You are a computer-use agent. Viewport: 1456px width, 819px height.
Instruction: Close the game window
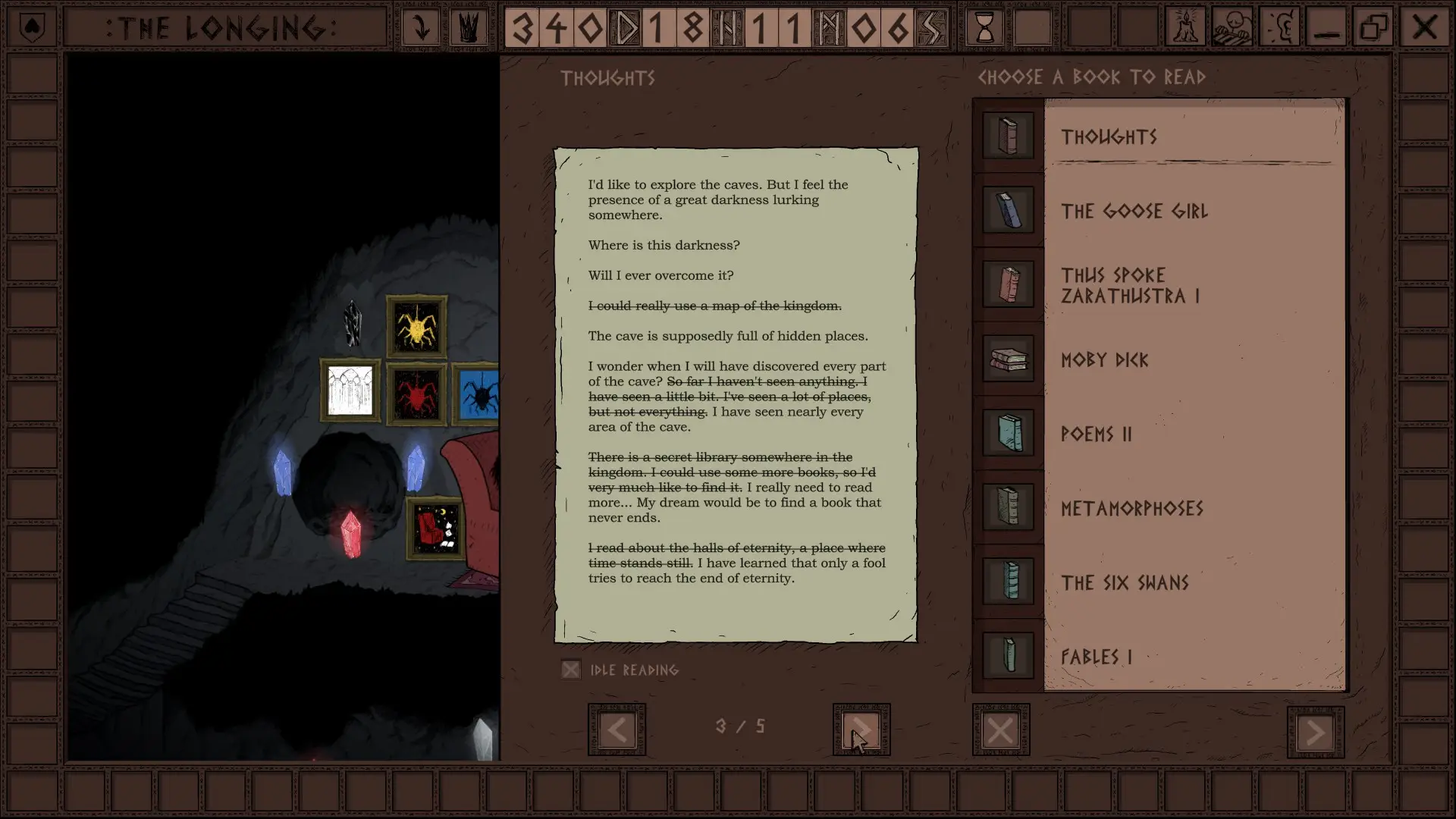(x=1423, y=28)
